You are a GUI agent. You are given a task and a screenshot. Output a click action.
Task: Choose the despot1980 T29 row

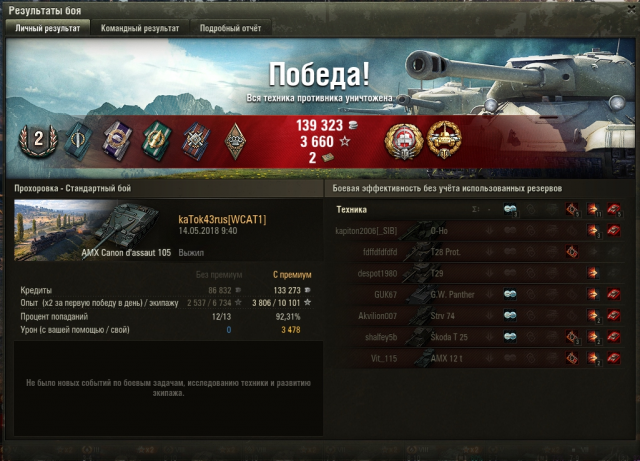pos(482,273)
